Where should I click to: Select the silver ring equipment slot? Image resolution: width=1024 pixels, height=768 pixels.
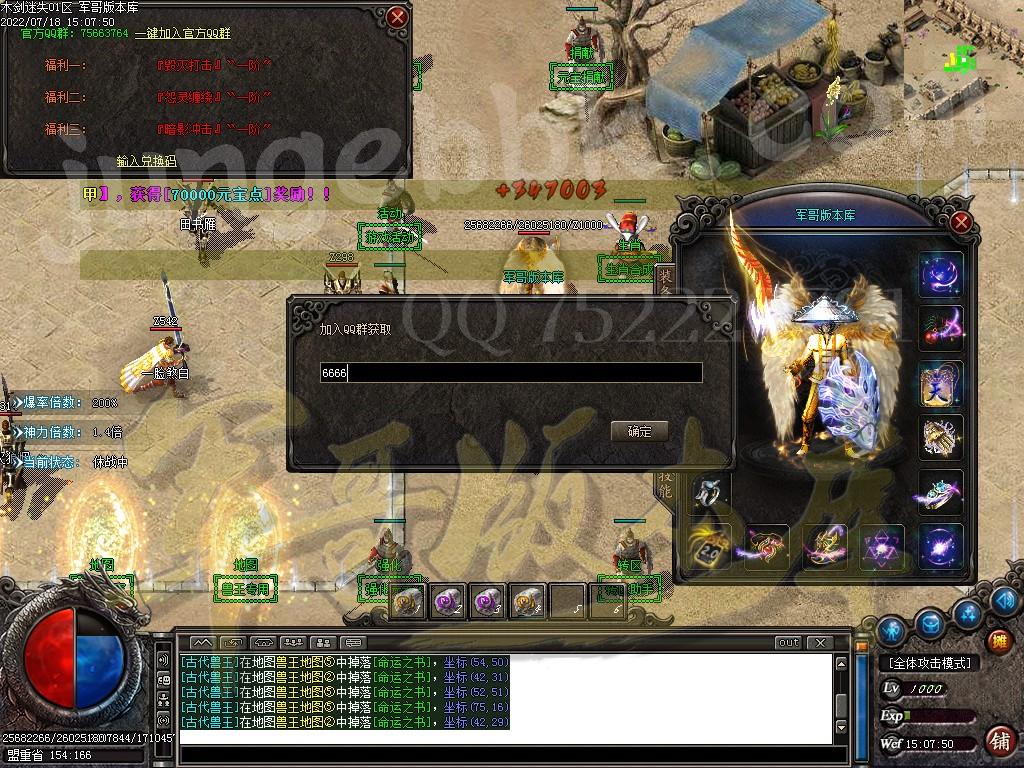point(709,491)
